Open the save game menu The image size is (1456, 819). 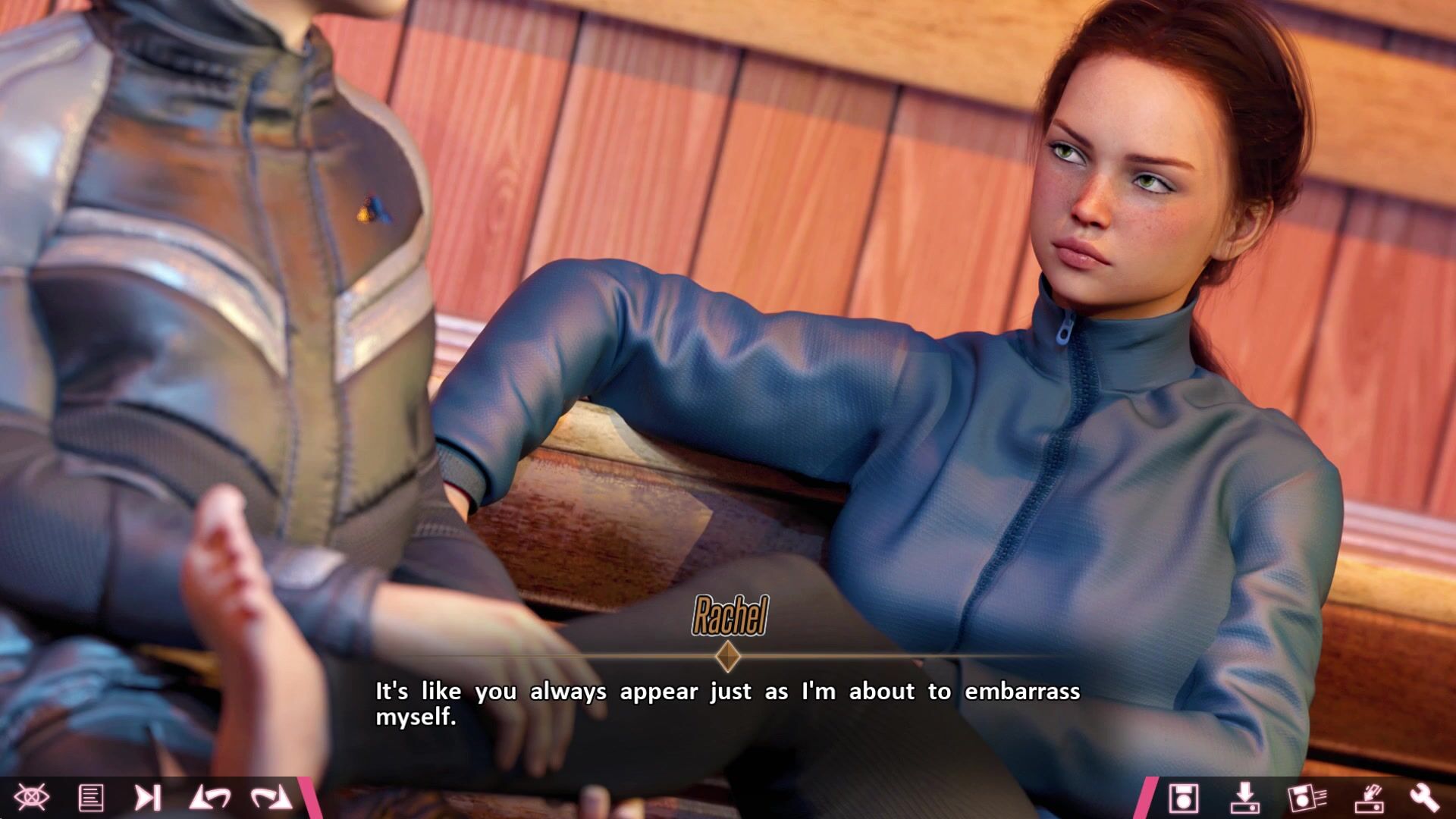(x=1183, y=798)
